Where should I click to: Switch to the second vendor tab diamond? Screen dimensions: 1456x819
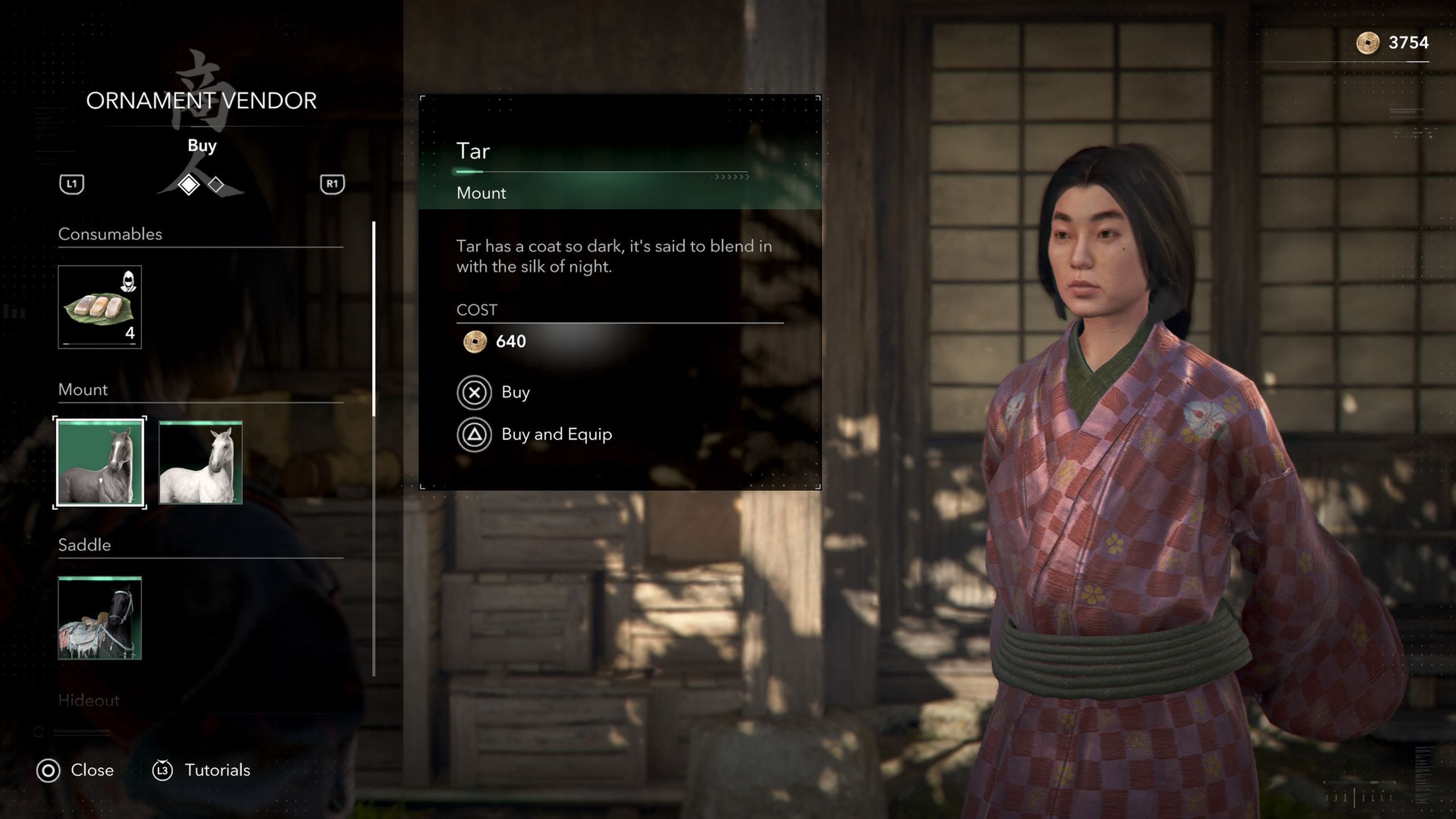pyautogui.click(x=216, y=184)
